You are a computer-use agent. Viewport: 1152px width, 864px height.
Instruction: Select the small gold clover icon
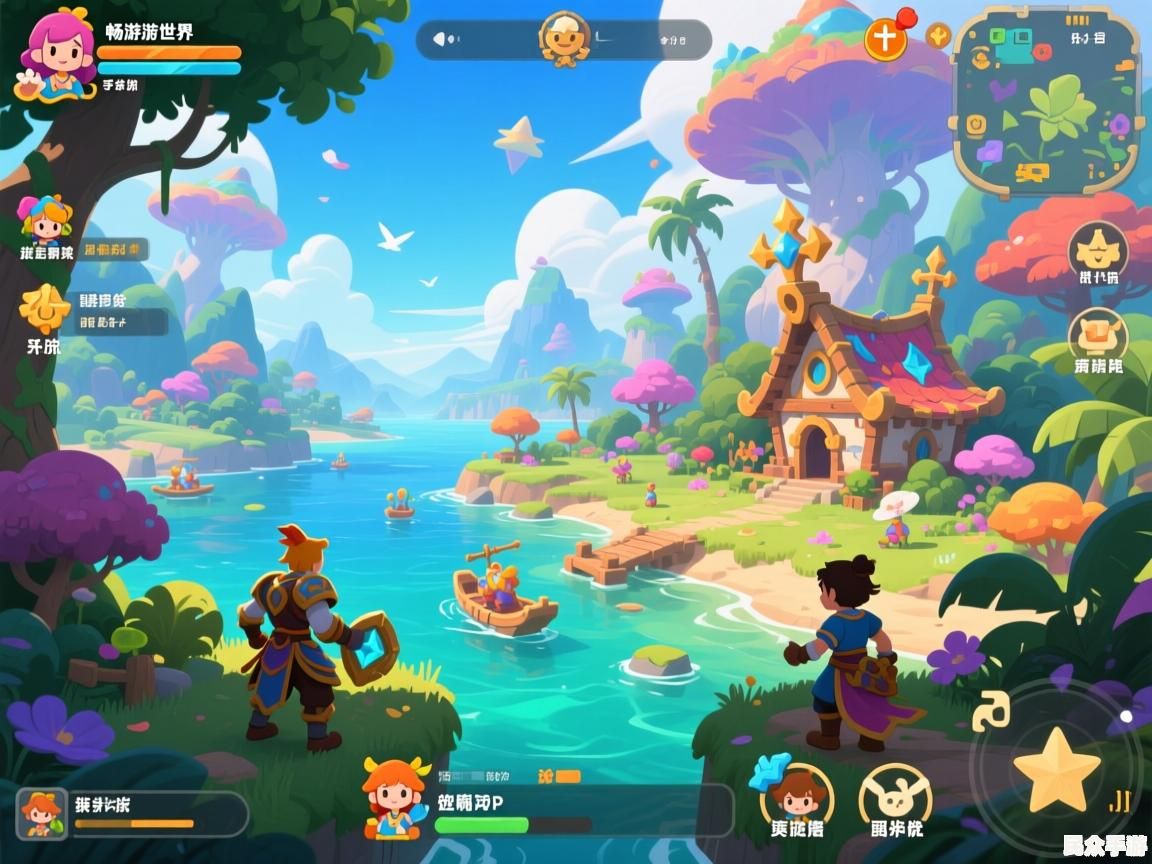click(x=938, y=37)
